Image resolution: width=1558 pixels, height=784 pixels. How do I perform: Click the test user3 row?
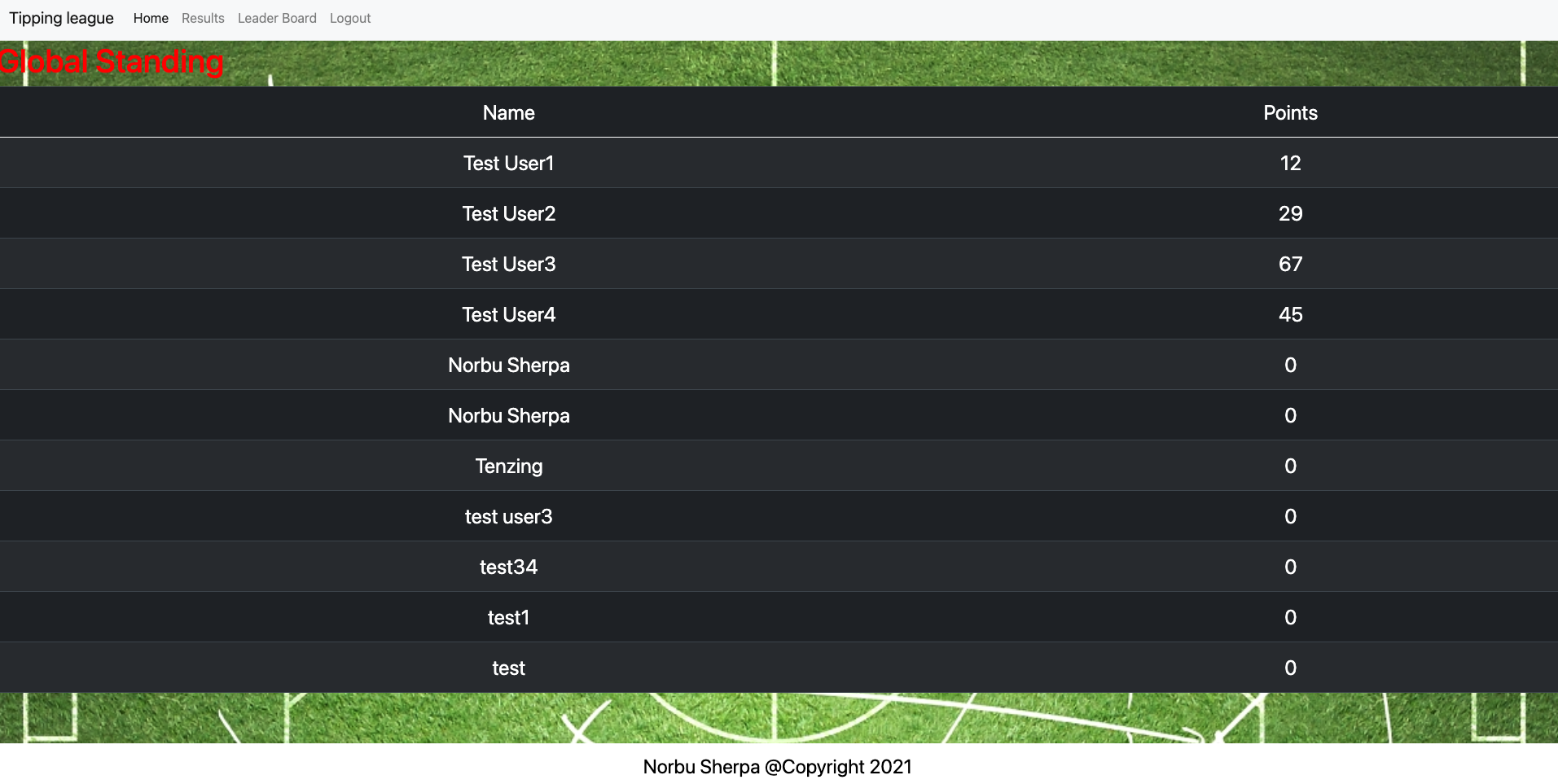coord(508,516)
